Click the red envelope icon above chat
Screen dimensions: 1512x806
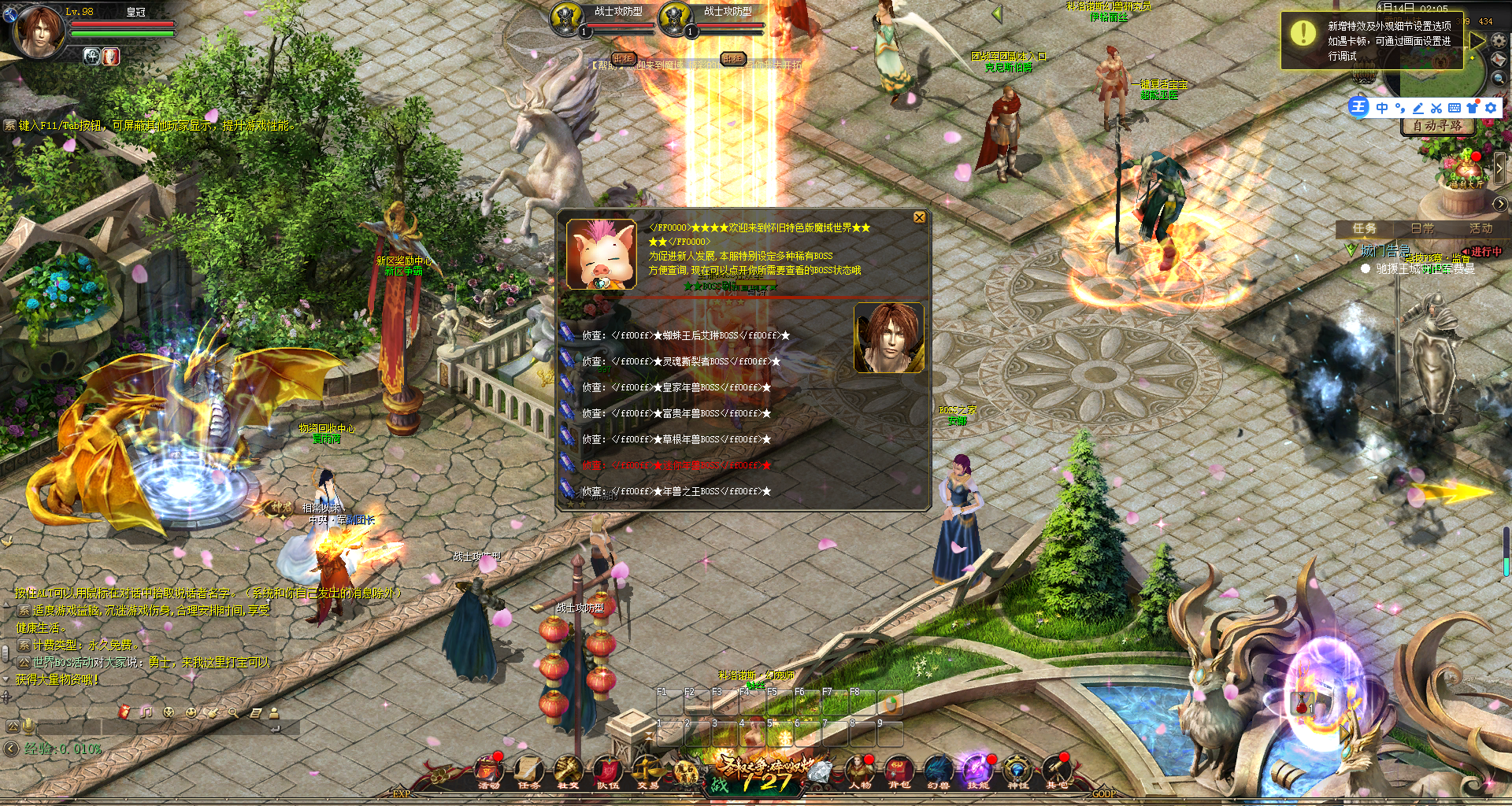coord(124,712)
